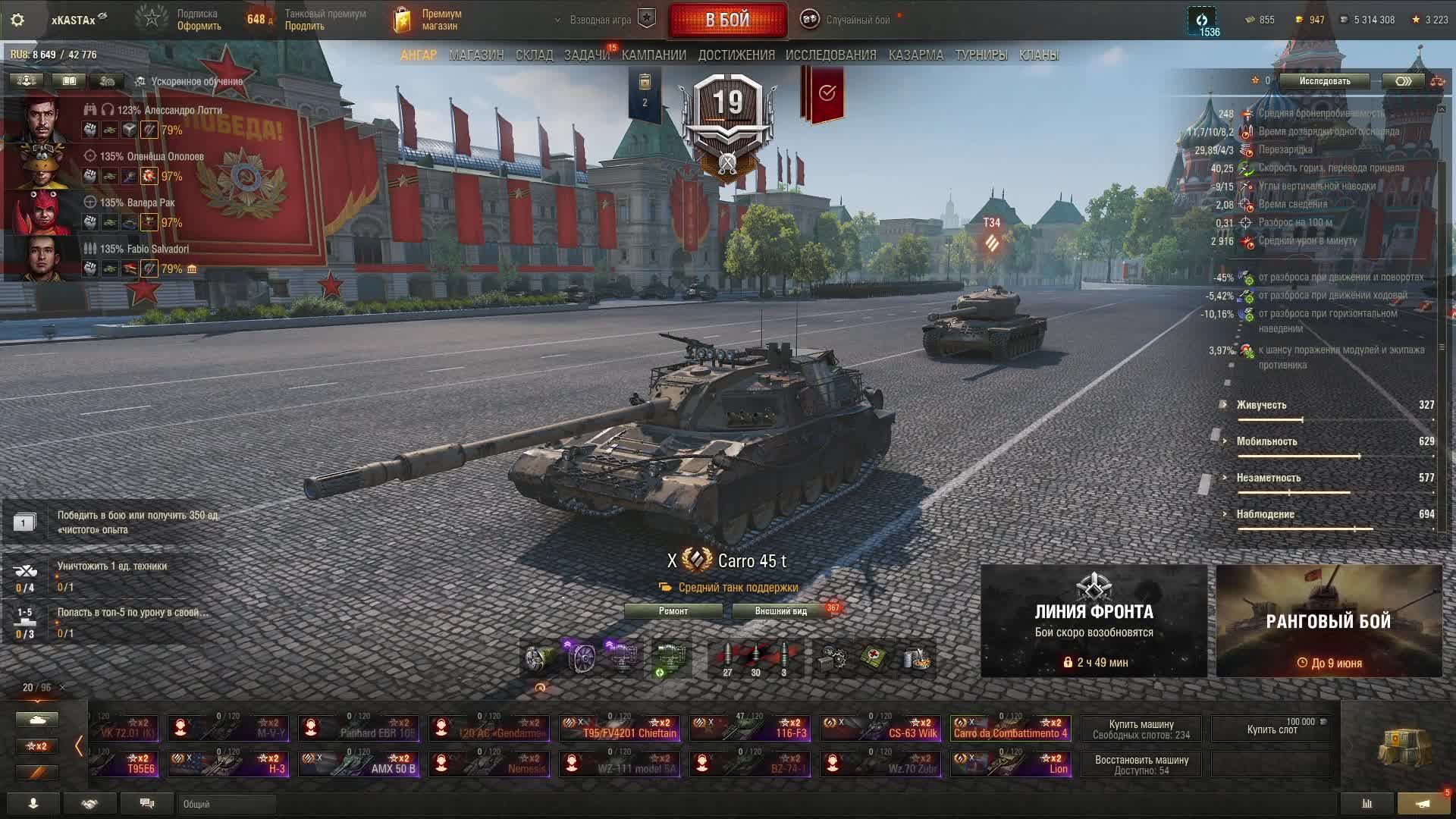Click the Исследовать button
The width and height of the screenshot is (1456, 819).
1324,81
